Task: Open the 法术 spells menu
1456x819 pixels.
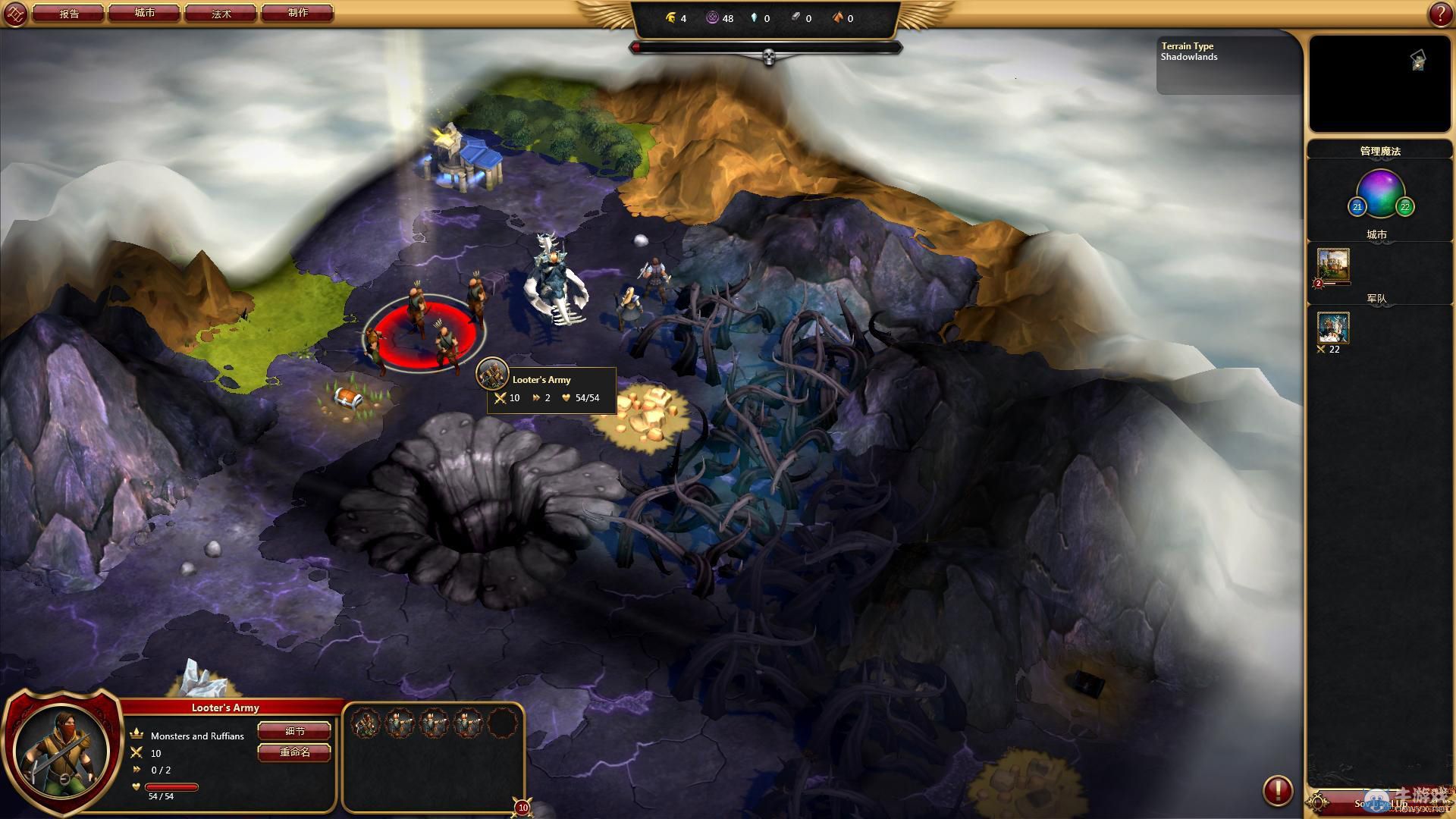Action: (x=221, y=13)
